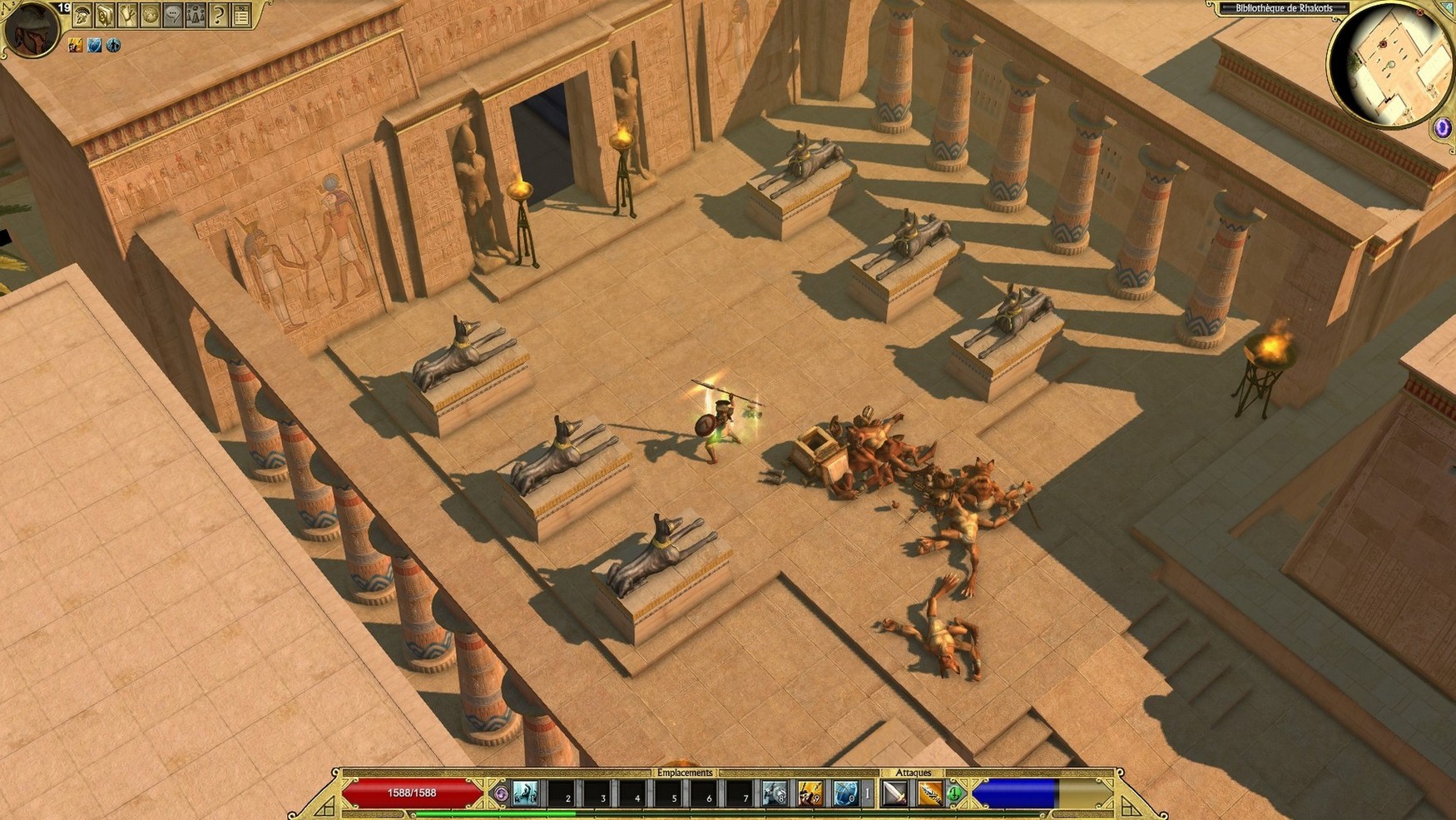The height and width of the screenshot is (820, 1456).
Task: Select the sword left-click attack slot
Action: point(895,793)
